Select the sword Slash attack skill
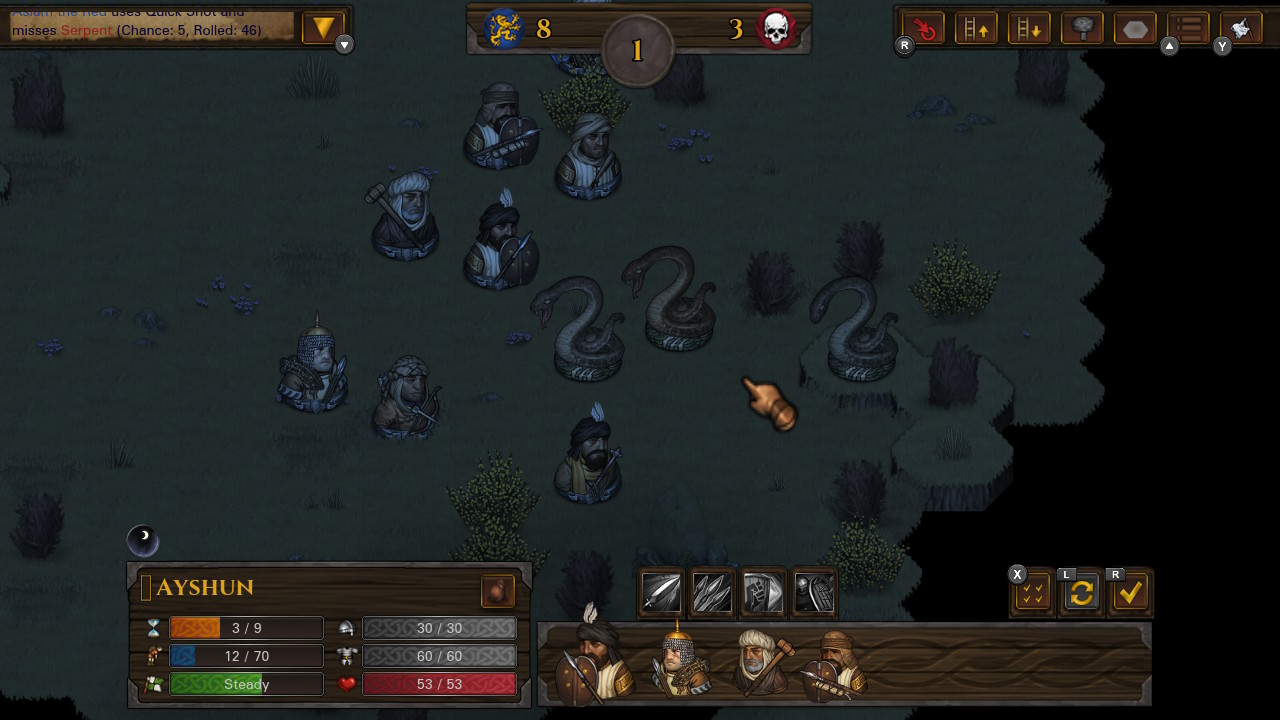Screen dimensions: 1280x720 pos(660,593)
